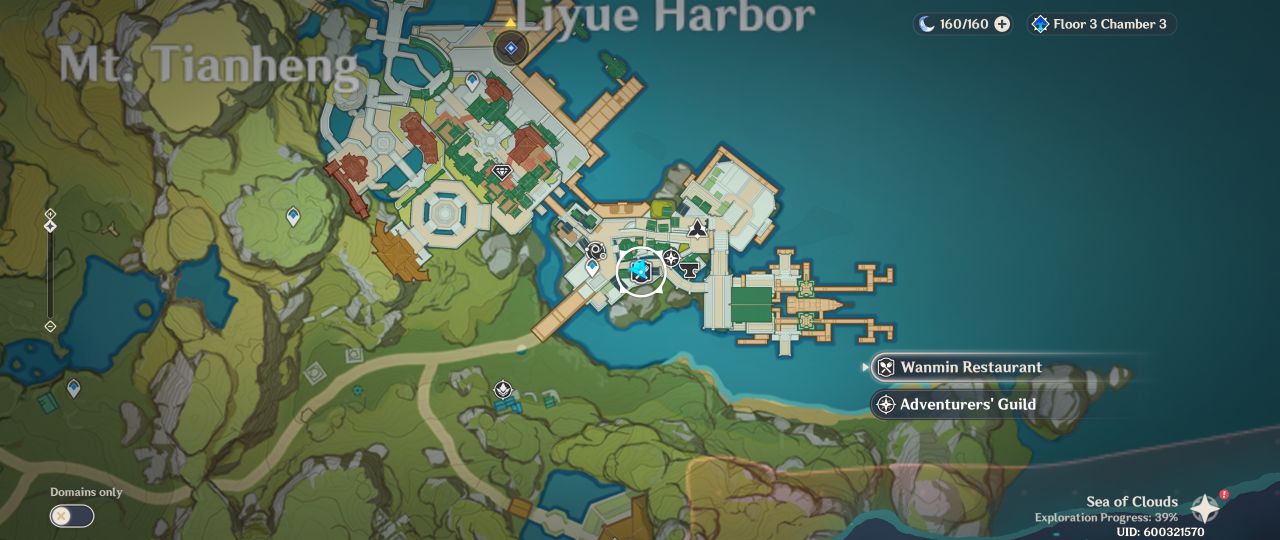The height and width of the screenshot is (540, 1280).
Task: Select the diamond jewelry shop marker
Action: (x=502, y=172)
